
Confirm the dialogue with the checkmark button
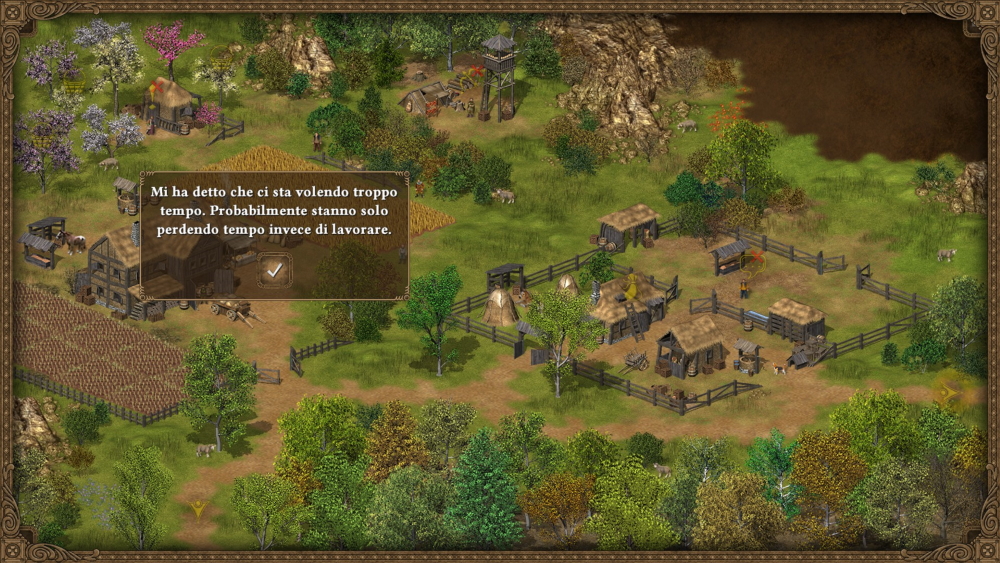tap(274, 268)
